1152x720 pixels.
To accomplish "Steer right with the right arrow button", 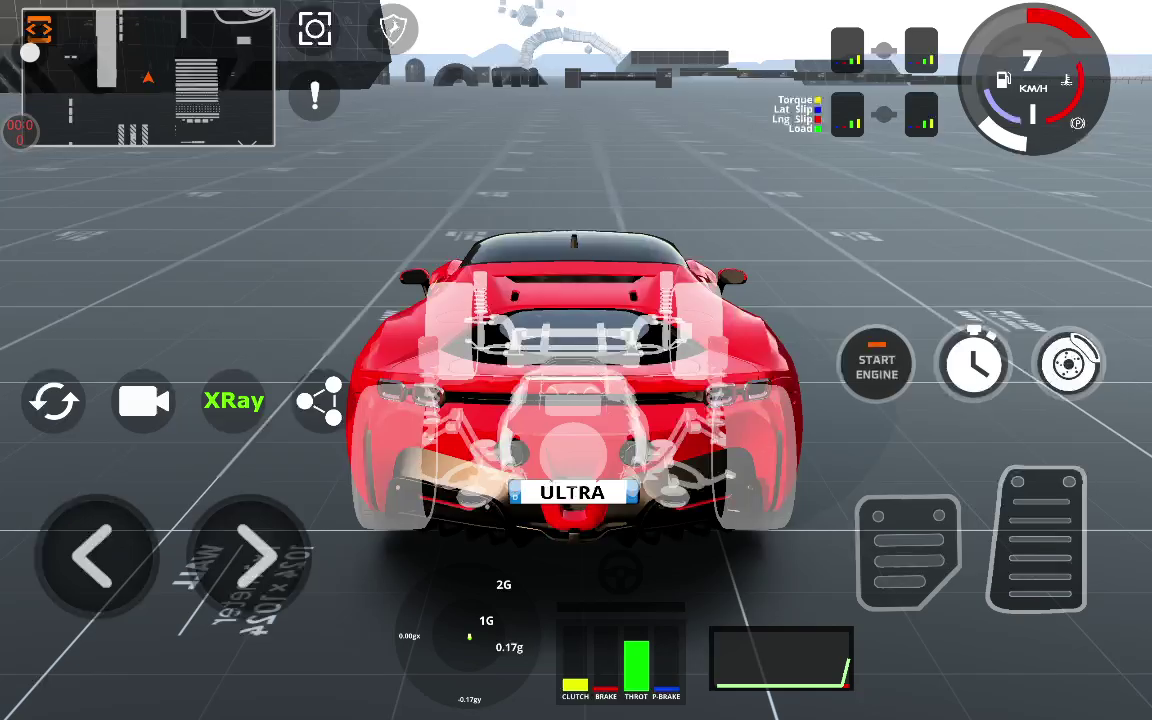I will pyautogui.click(x=254, y=557).
